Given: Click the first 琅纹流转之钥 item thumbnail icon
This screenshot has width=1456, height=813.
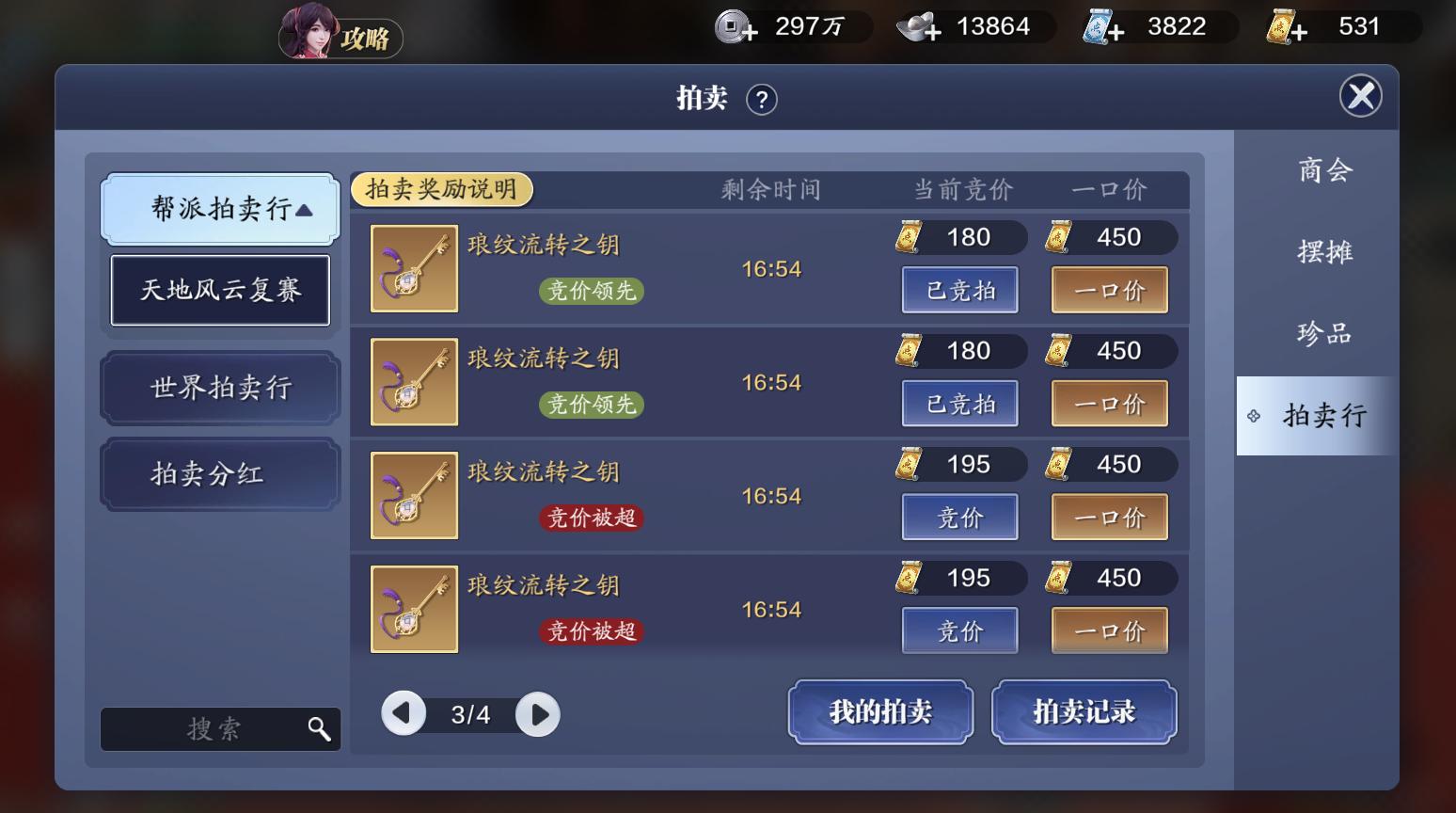Looking at the screenshot, I should [x=414, y=268].
